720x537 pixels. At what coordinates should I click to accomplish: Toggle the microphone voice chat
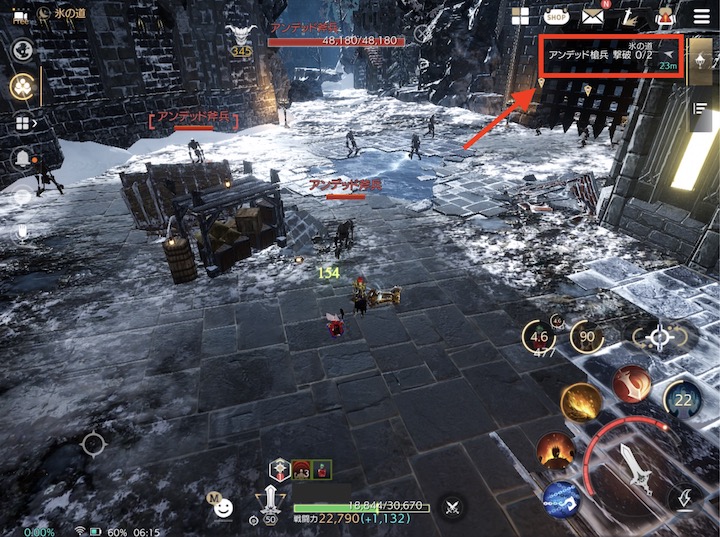[x=22, y=231]
